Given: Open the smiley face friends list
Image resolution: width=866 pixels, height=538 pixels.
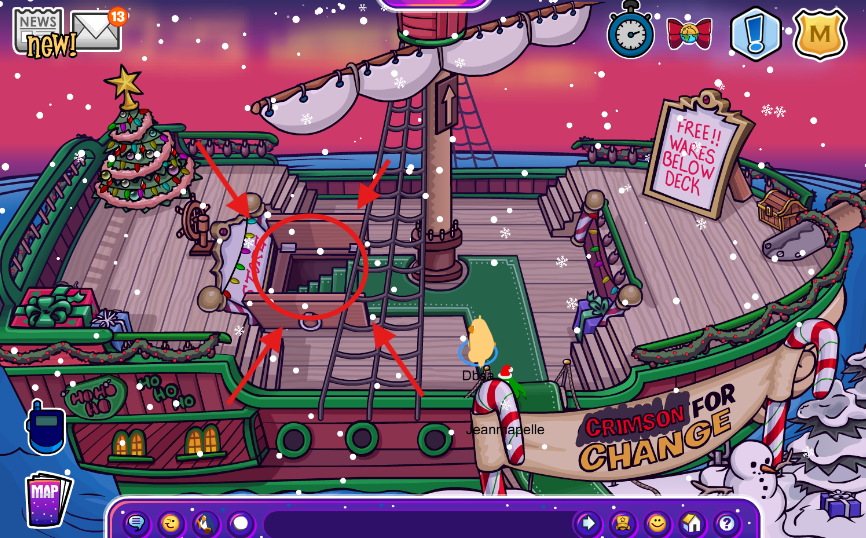Looking at the screenshot, I should (657, 523).
